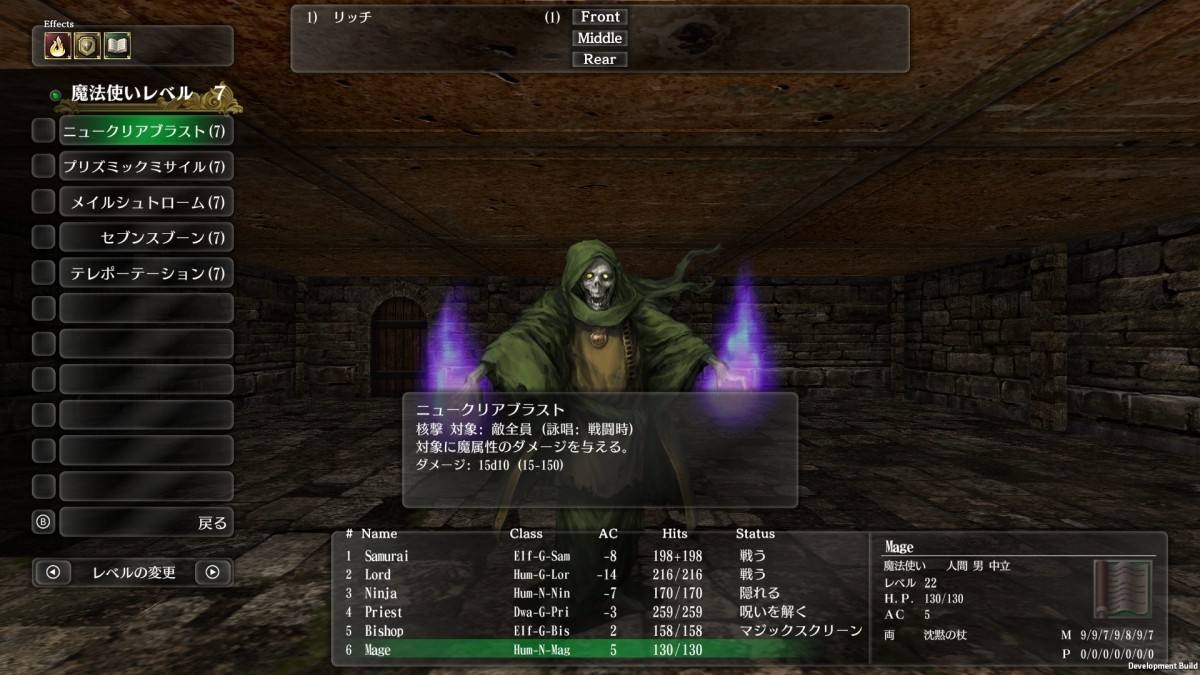Select Priest party member row
The image size is (1200, 675).
click(600, 612)
